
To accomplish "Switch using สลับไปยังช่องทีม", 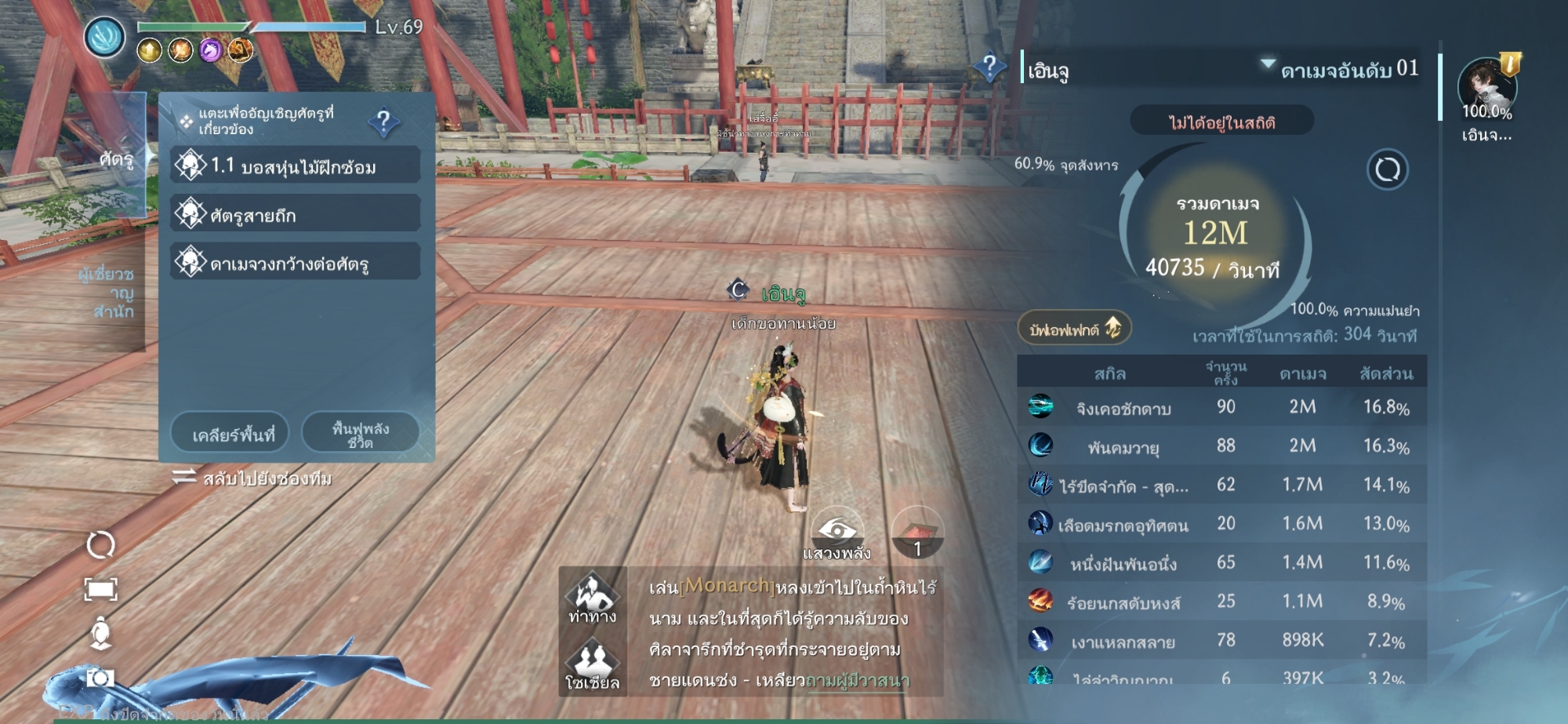I will (252, 478).
